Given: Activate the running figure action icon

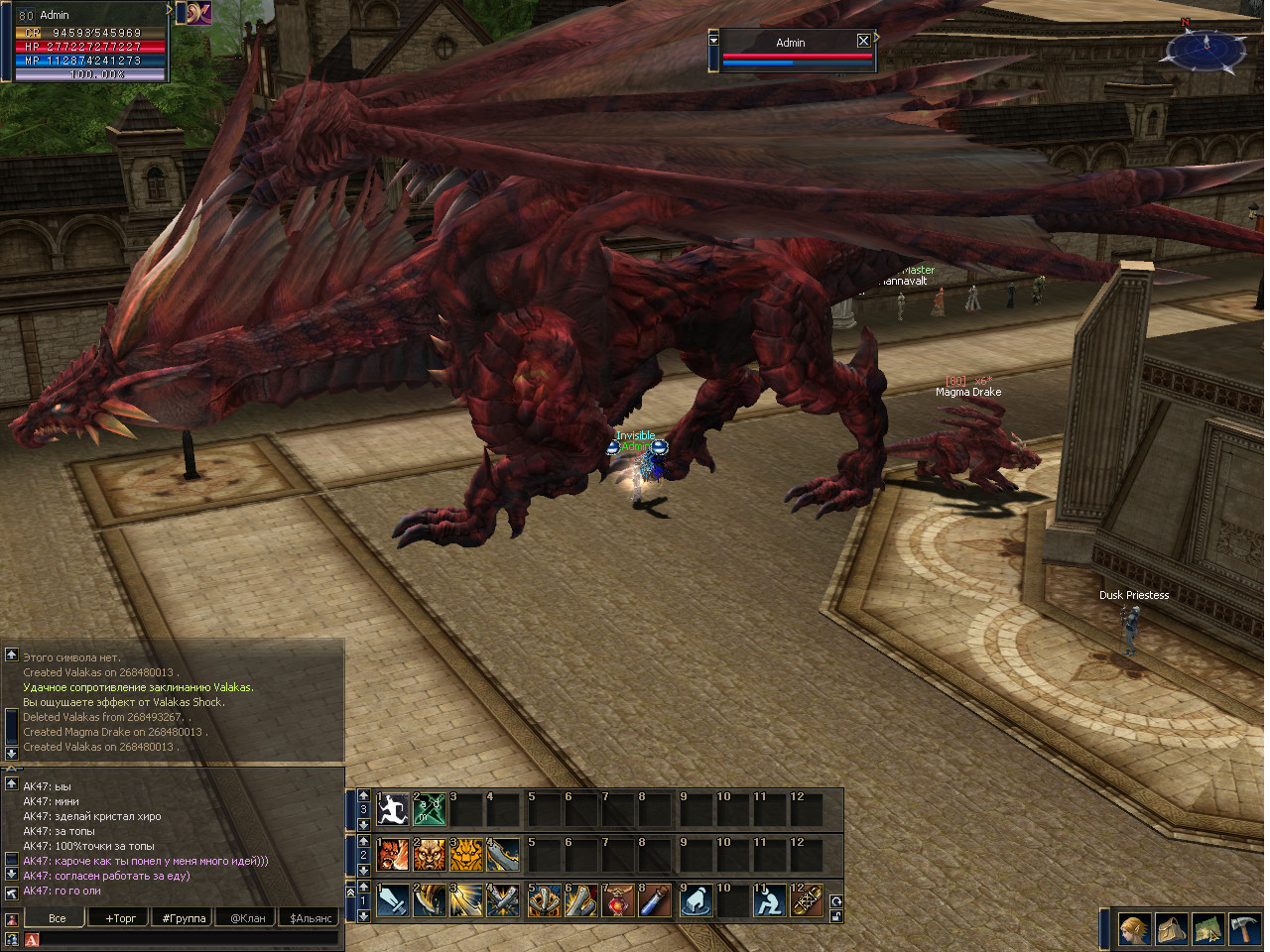Looking at the screenshot, I should pos(394,809).
